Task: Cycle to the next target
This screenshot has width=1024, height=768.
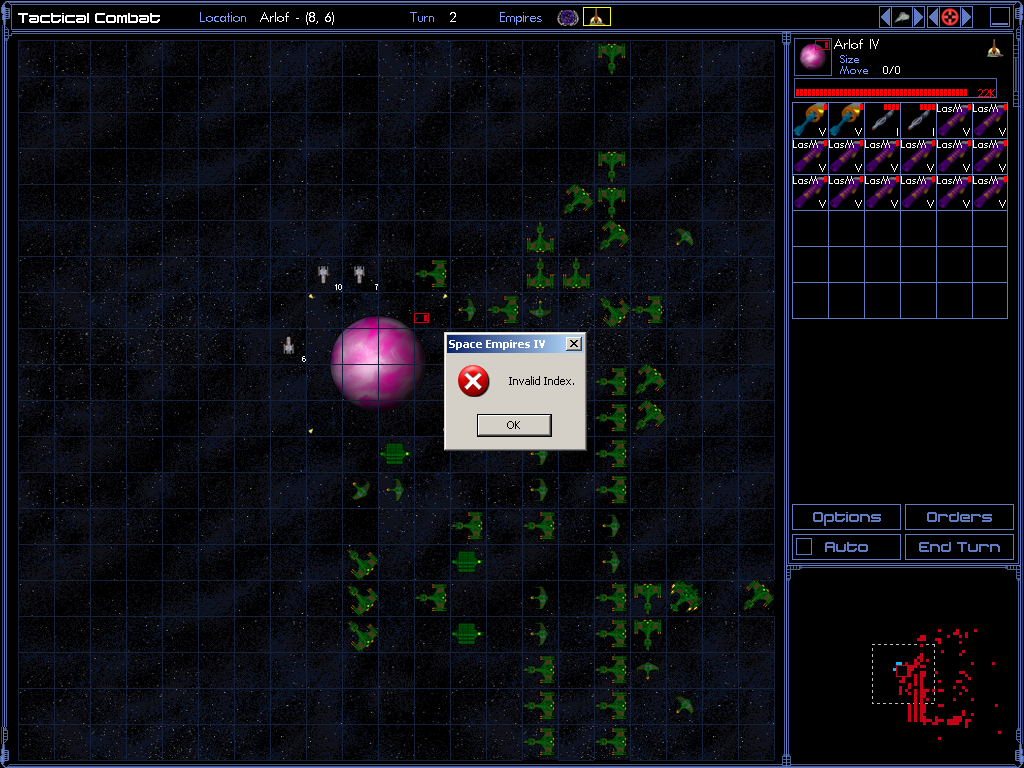Action: 966,17
